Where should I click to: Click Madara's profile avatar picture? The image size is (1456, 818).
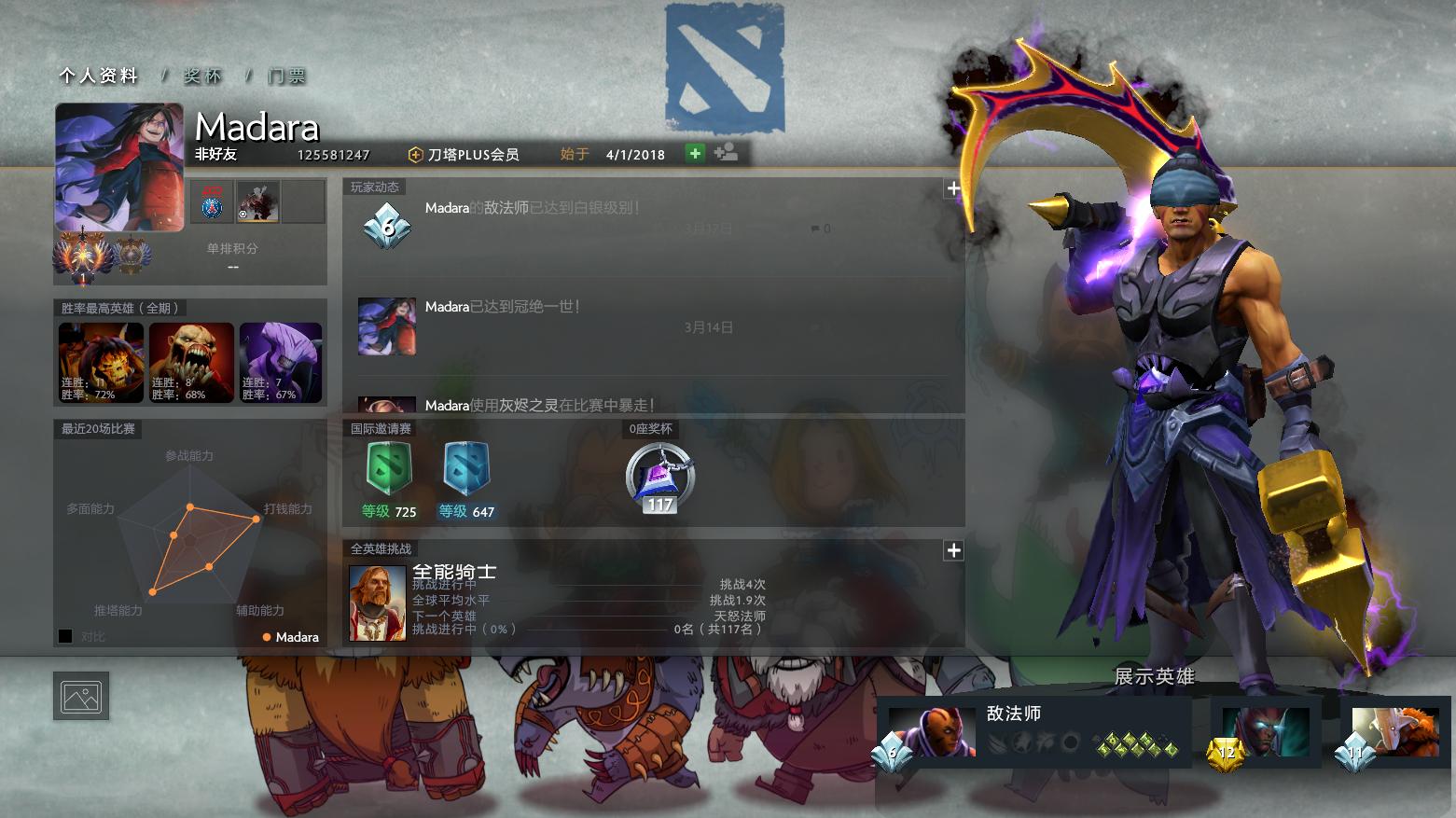point(119,166)
